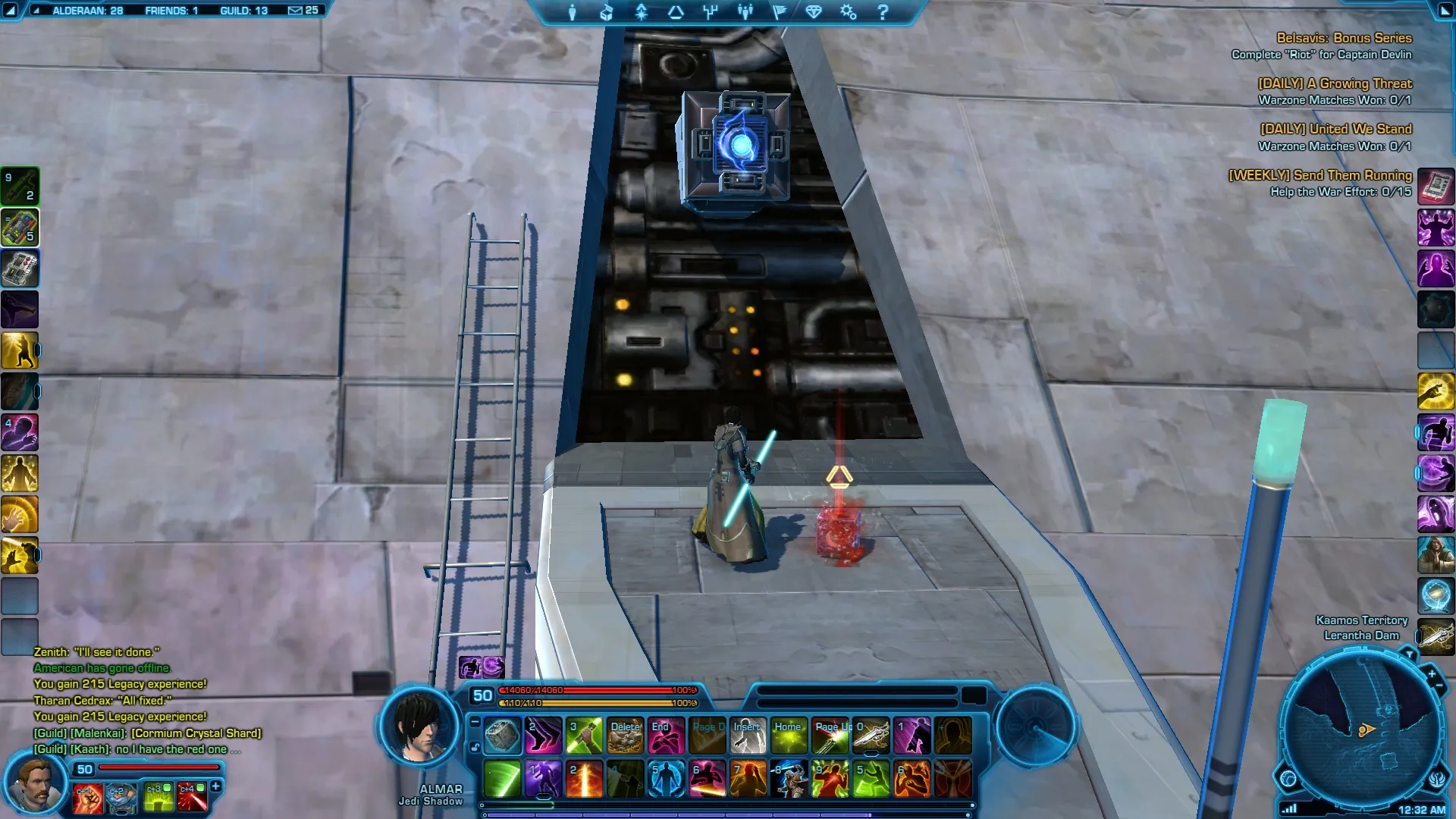Zoom out the minimap with minus button
The height and width of the screenshot is (819, 1456).
(x=1439, y=686)
